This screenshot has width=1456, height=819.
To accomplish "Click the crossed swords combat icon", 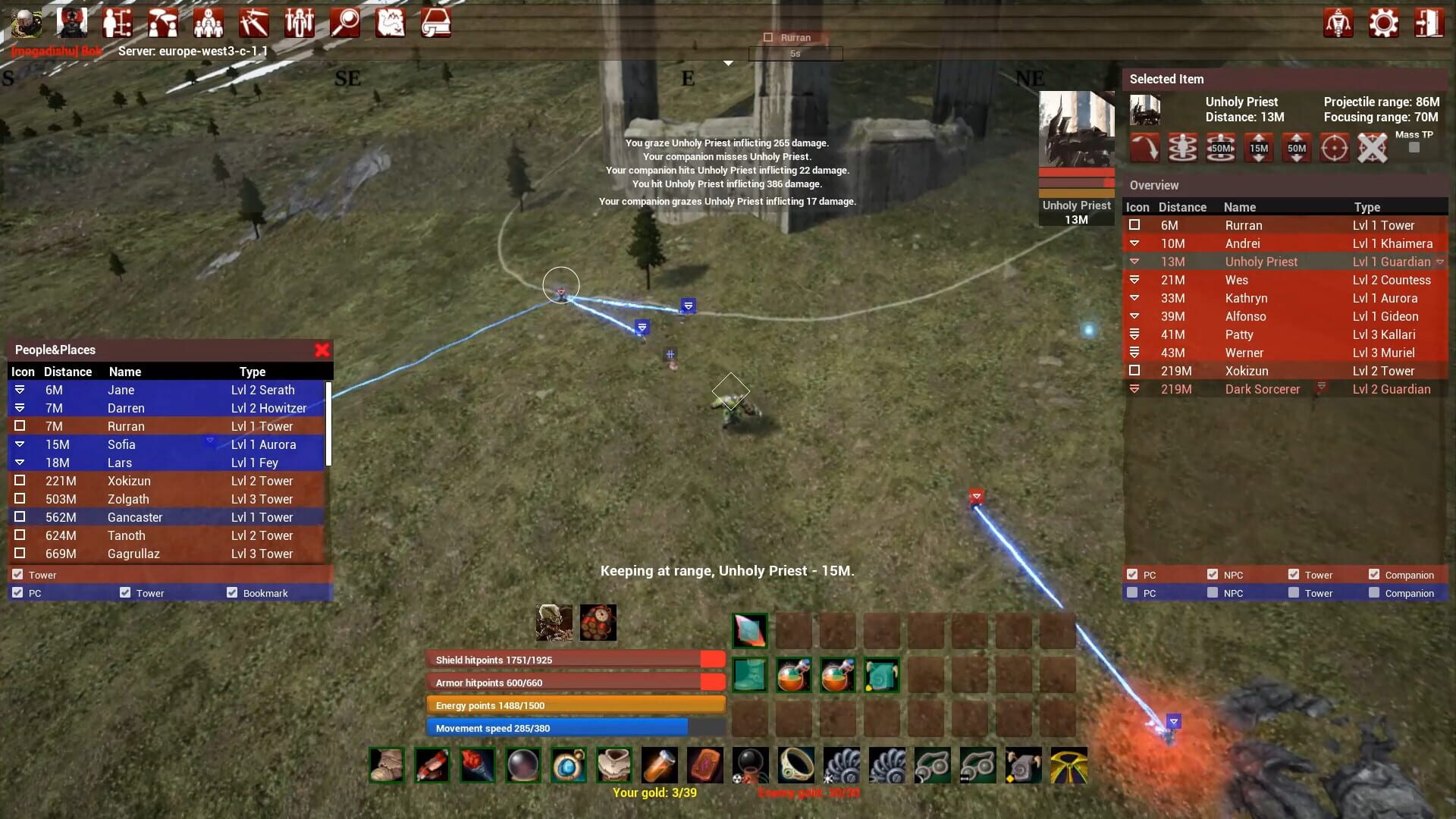I will pyautogui.click(x=254, y=23).
